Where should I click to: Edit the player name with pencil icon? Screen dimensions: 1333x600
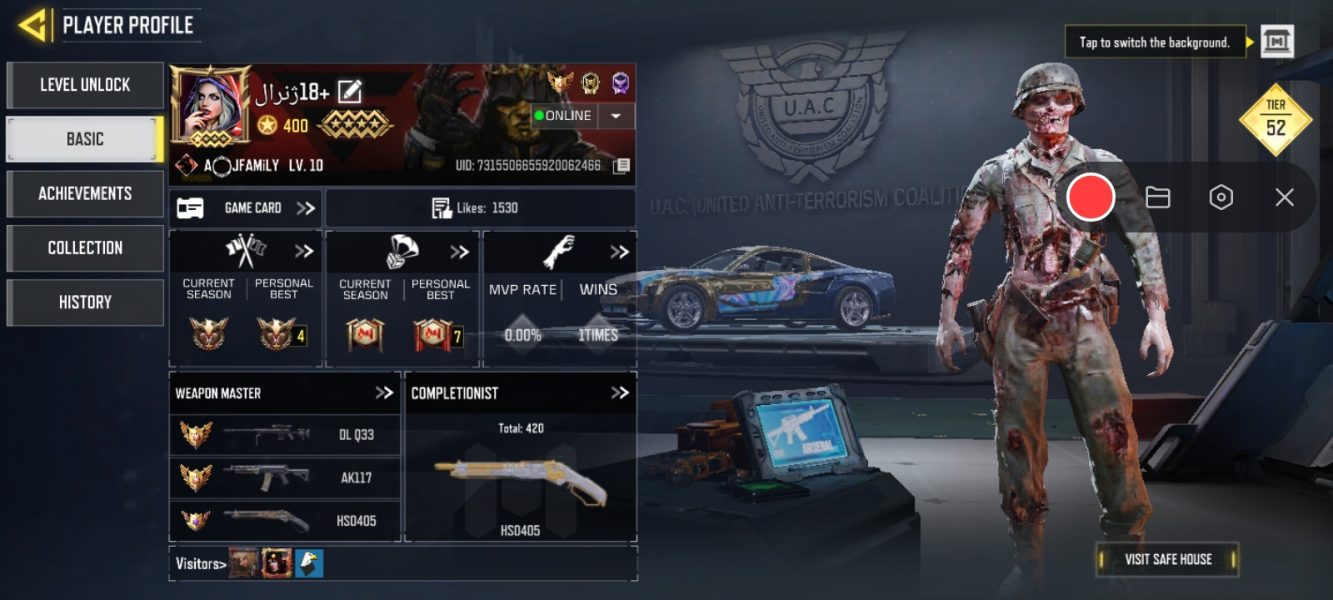[x=349, y=92]
